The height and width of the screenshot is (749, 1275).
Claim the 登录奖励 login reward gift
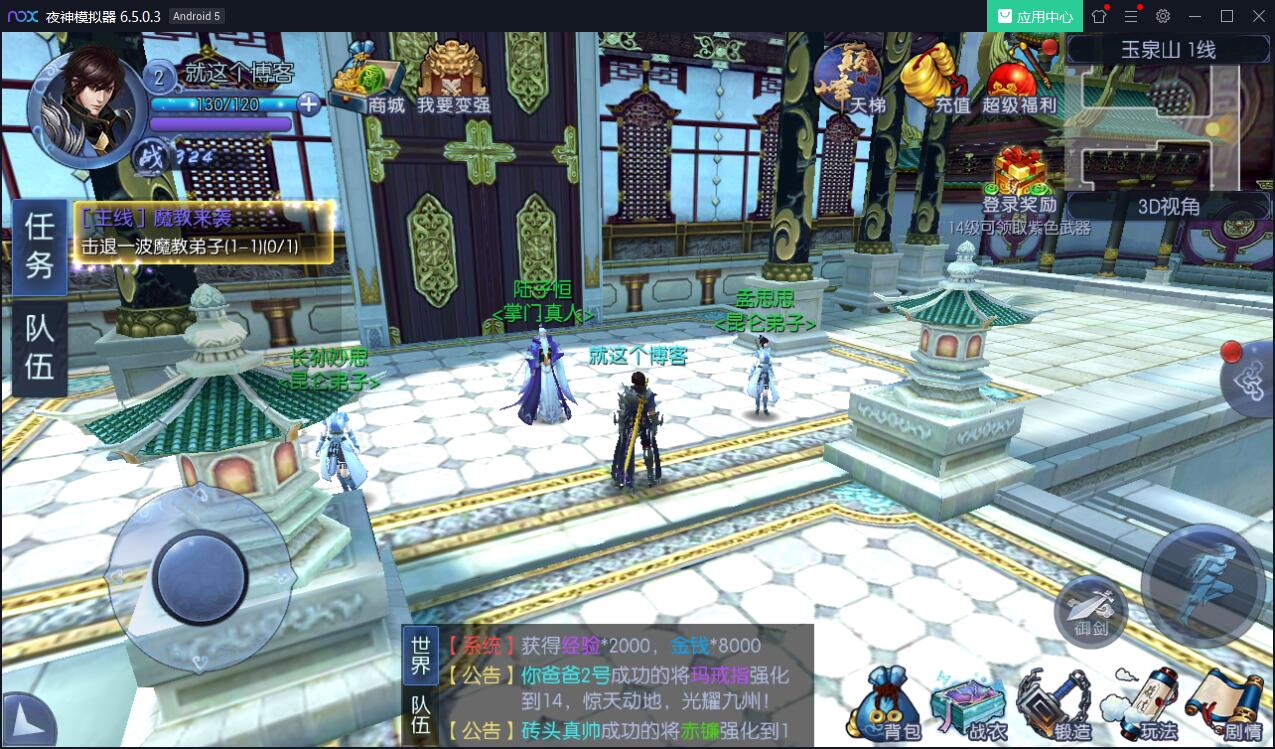[1018, 179]
